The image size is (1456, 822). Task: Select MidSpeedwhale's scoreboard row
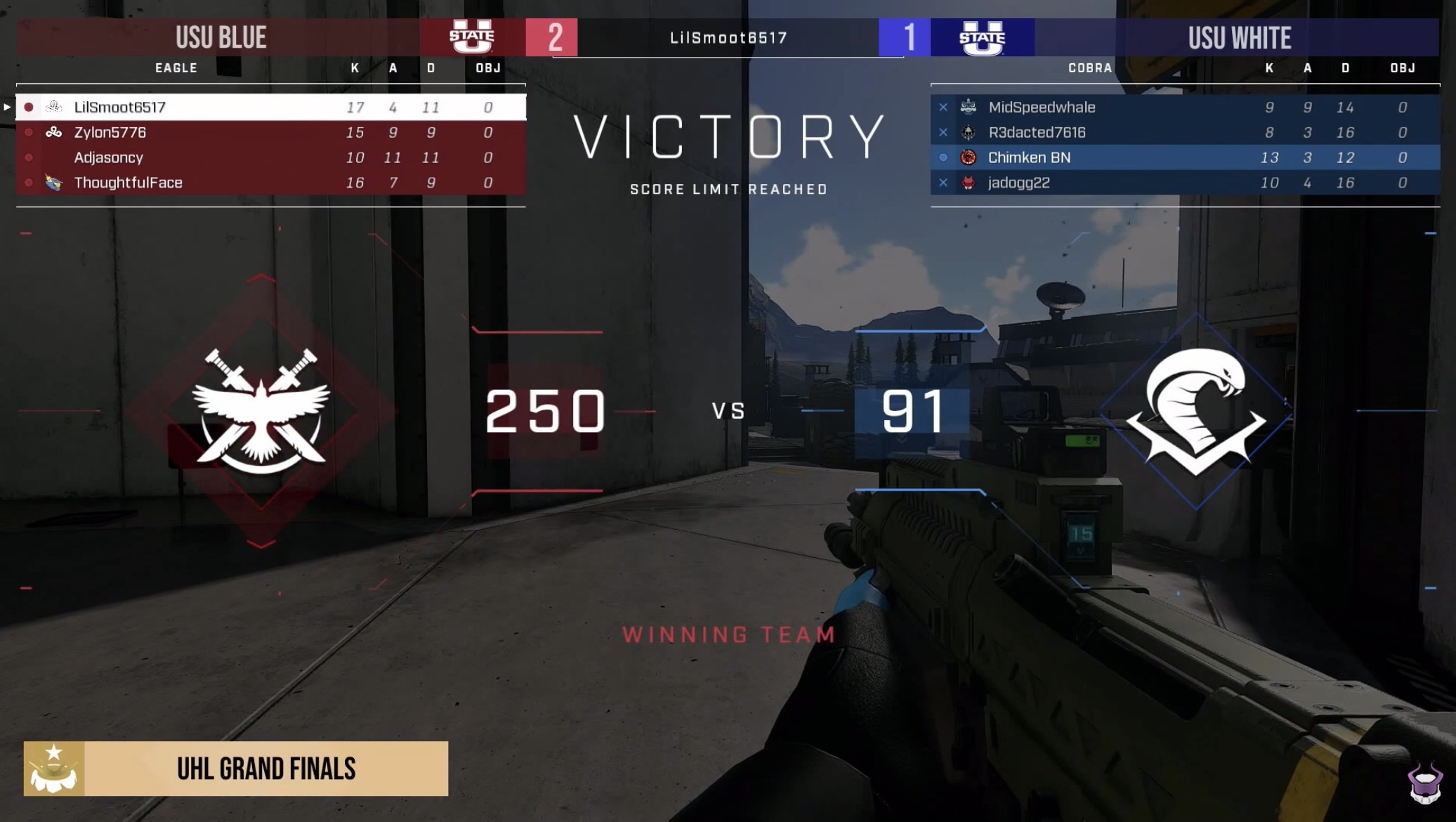1185,107
